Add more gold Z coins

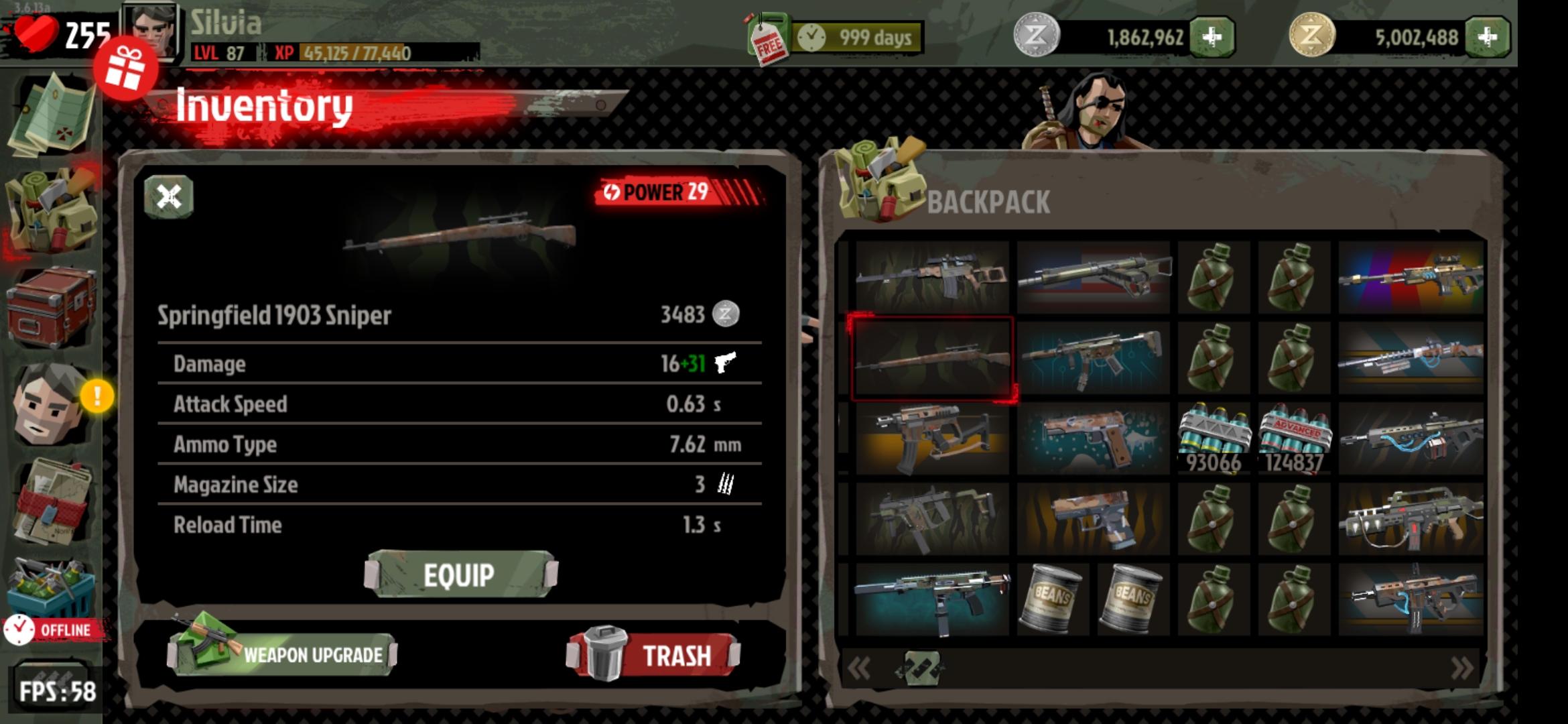tap(1487, 37)
